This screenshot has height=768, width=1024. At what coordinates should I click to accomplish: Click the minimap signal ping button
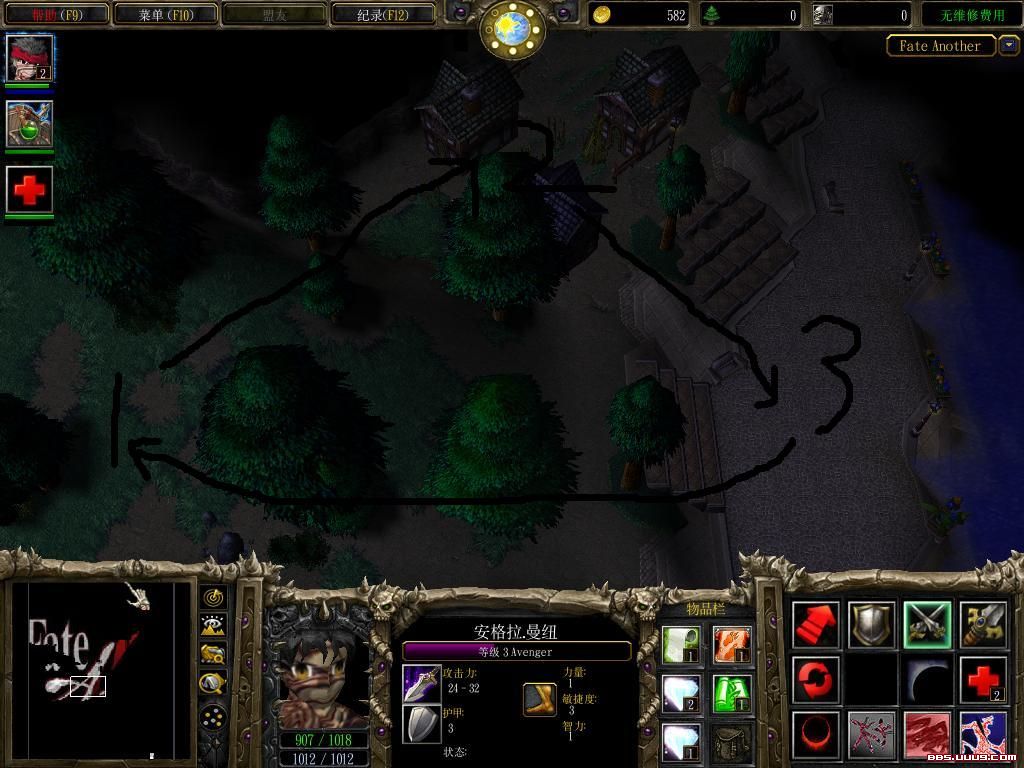[x=213, y=597]
